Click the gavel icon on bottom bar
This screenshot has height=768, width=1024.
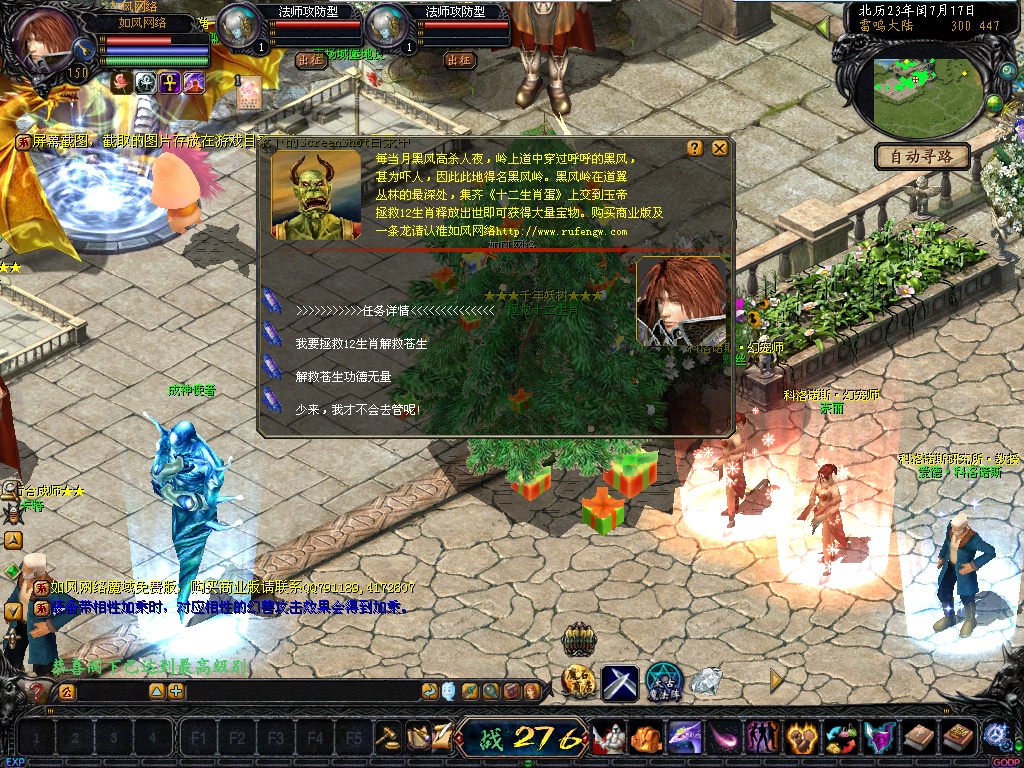tap(387, 738)
